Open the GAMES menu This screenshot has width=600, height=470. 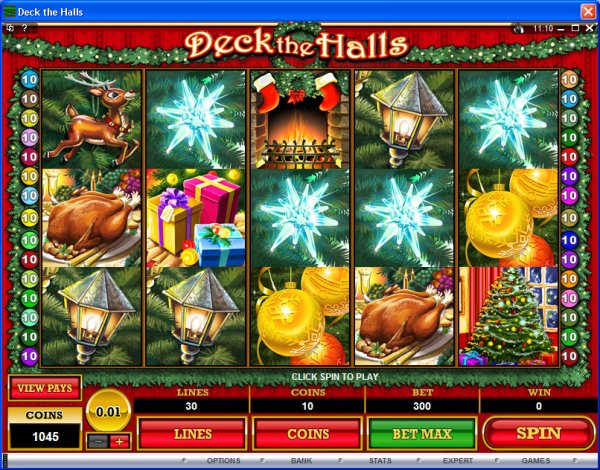(535, 461)
